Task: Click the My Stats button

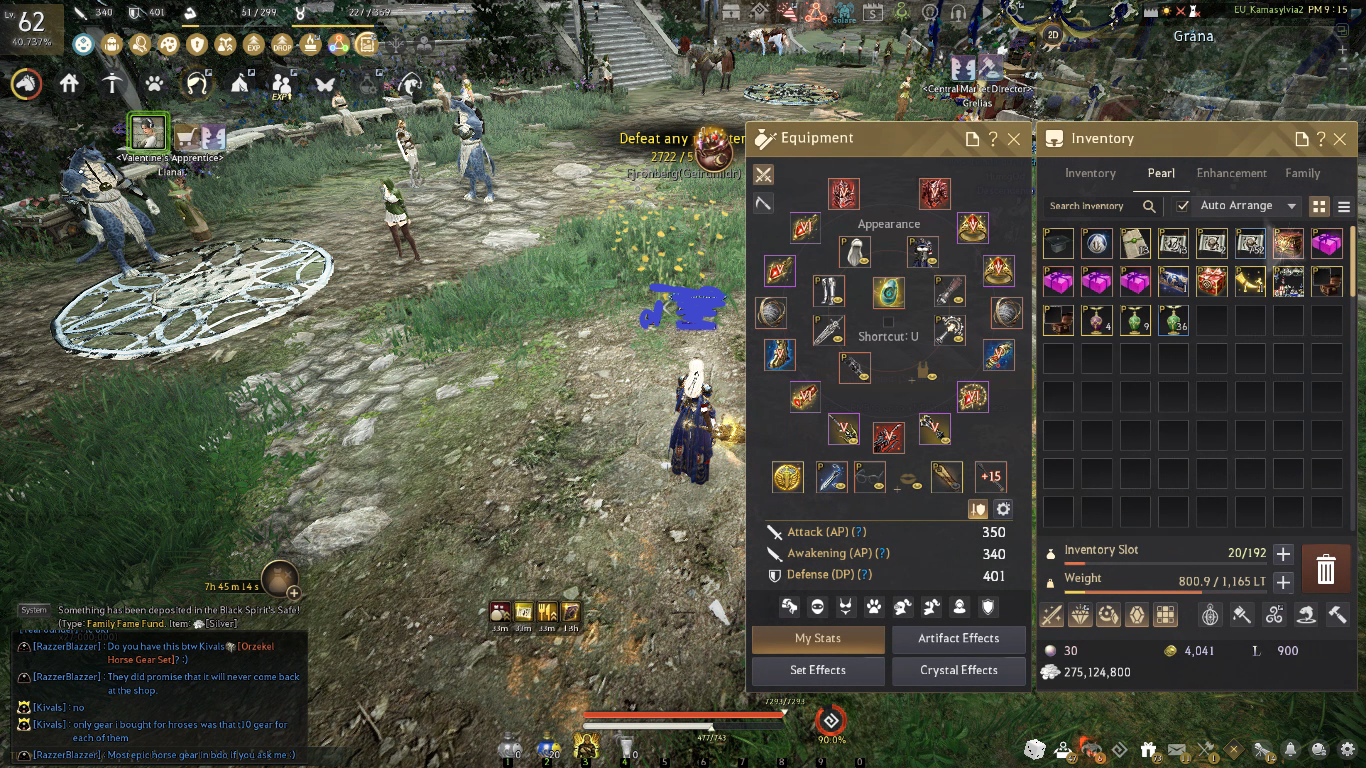Action: (x=818, y=638)
